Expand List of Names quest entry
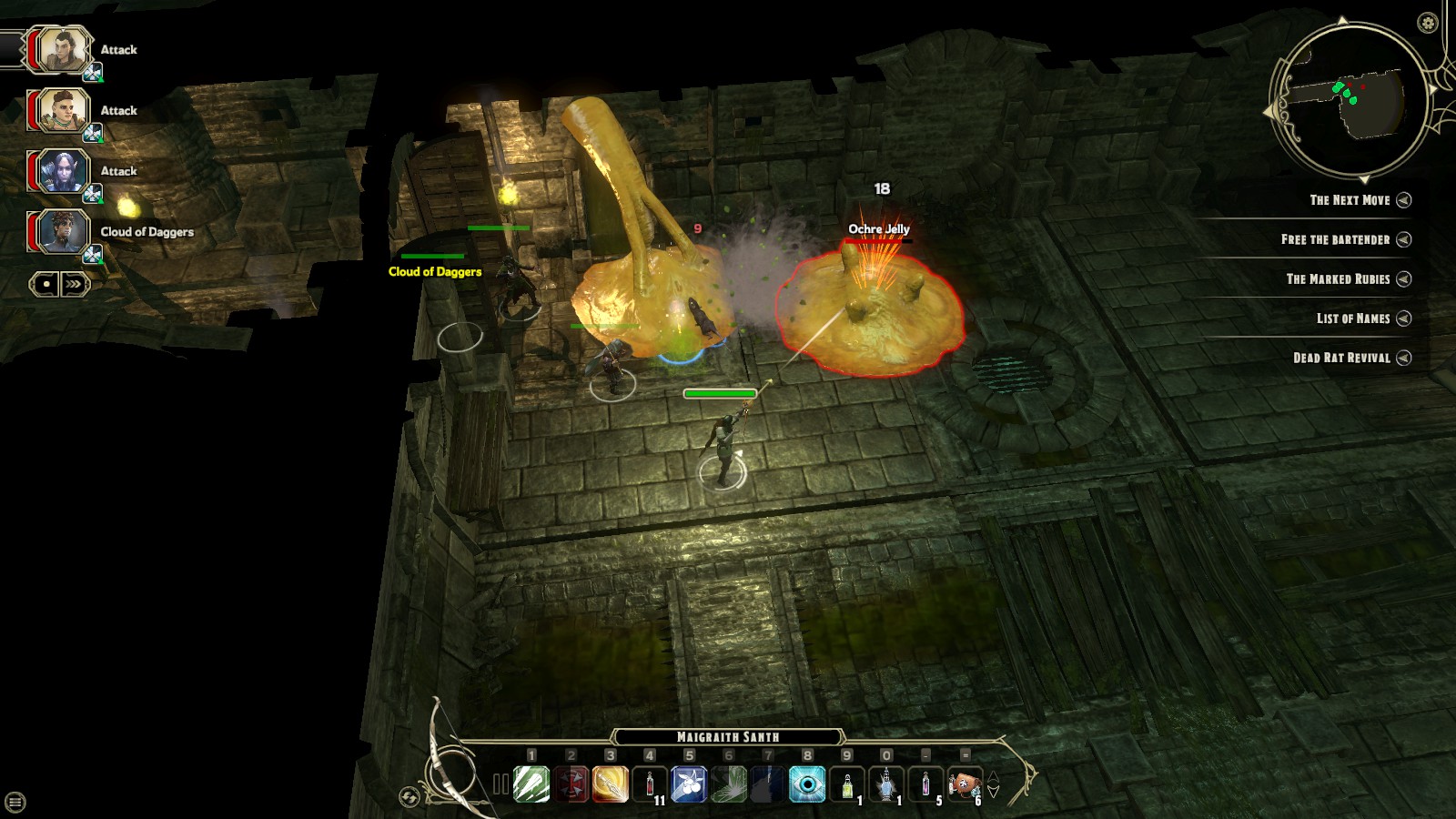The width and height of the screenshot is (1456, 819). (1404, 318)
